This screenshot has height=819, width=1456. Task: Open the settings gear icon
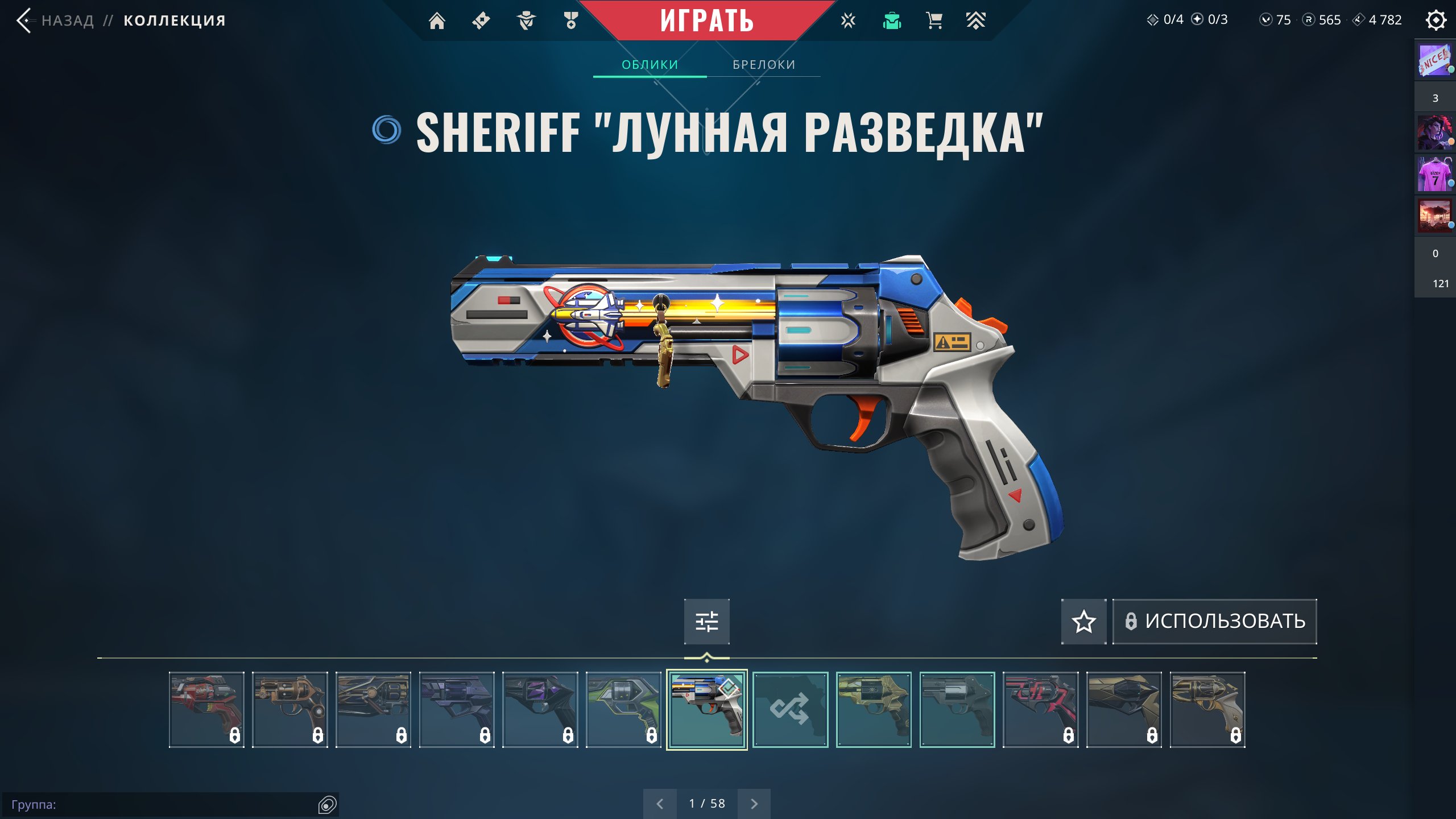(x=1436, y=20)
